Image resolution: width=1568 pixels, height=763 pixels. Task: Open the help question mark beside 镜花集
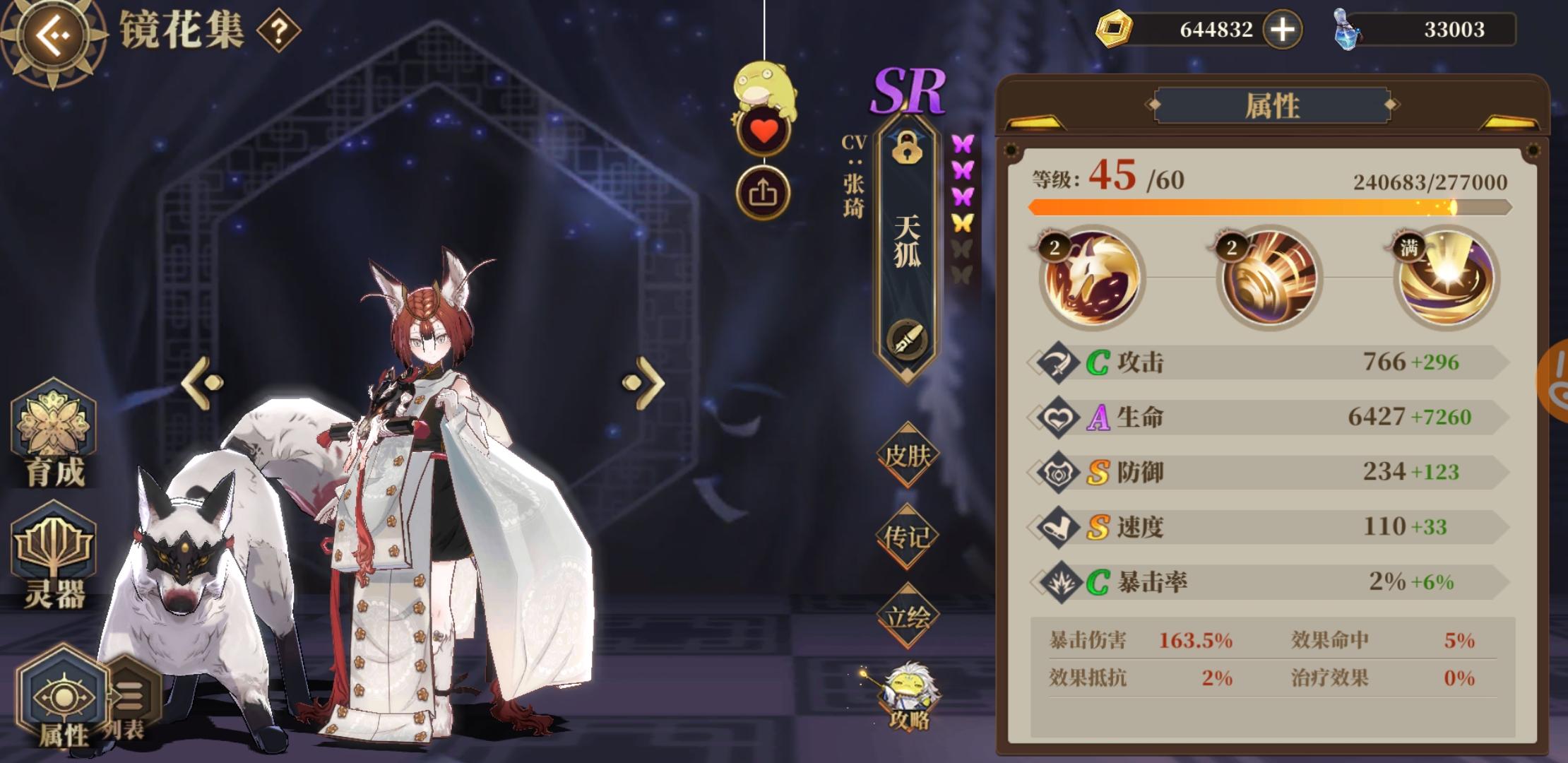coord(278,30)
